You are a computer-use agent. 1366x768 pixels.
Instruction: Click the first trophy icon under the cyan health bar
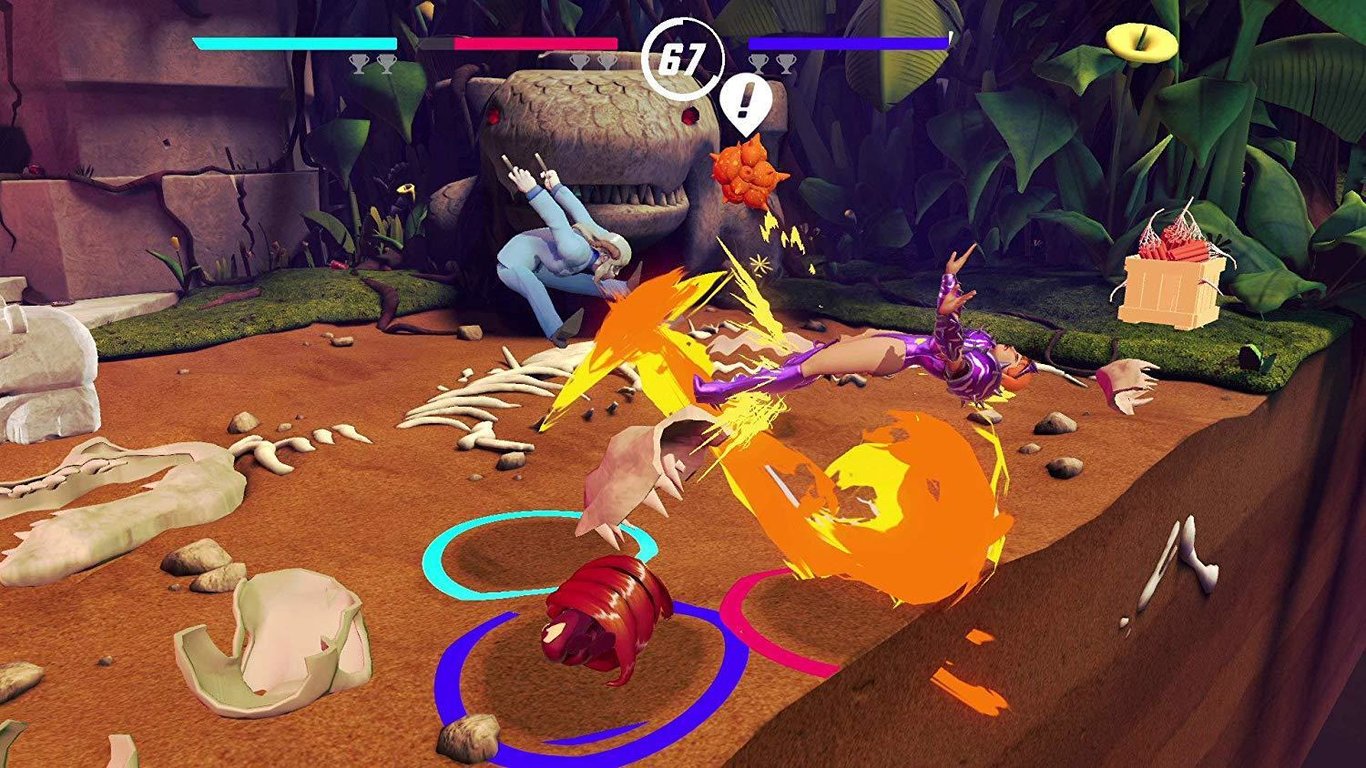(x=359, y=63)
